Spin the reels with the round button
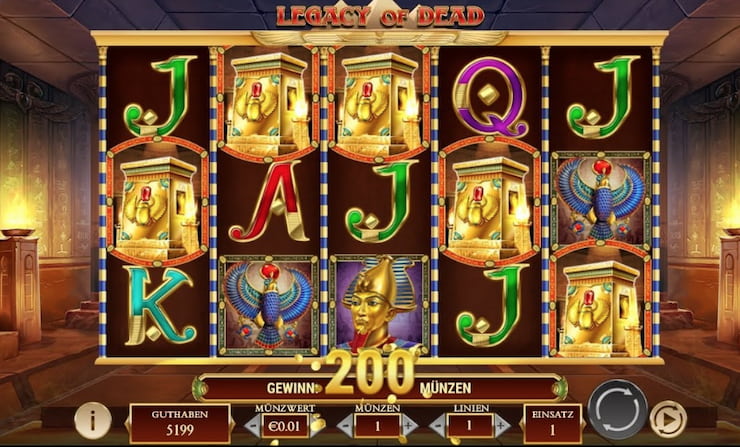 pyautogui.click(x=617, y=410)
